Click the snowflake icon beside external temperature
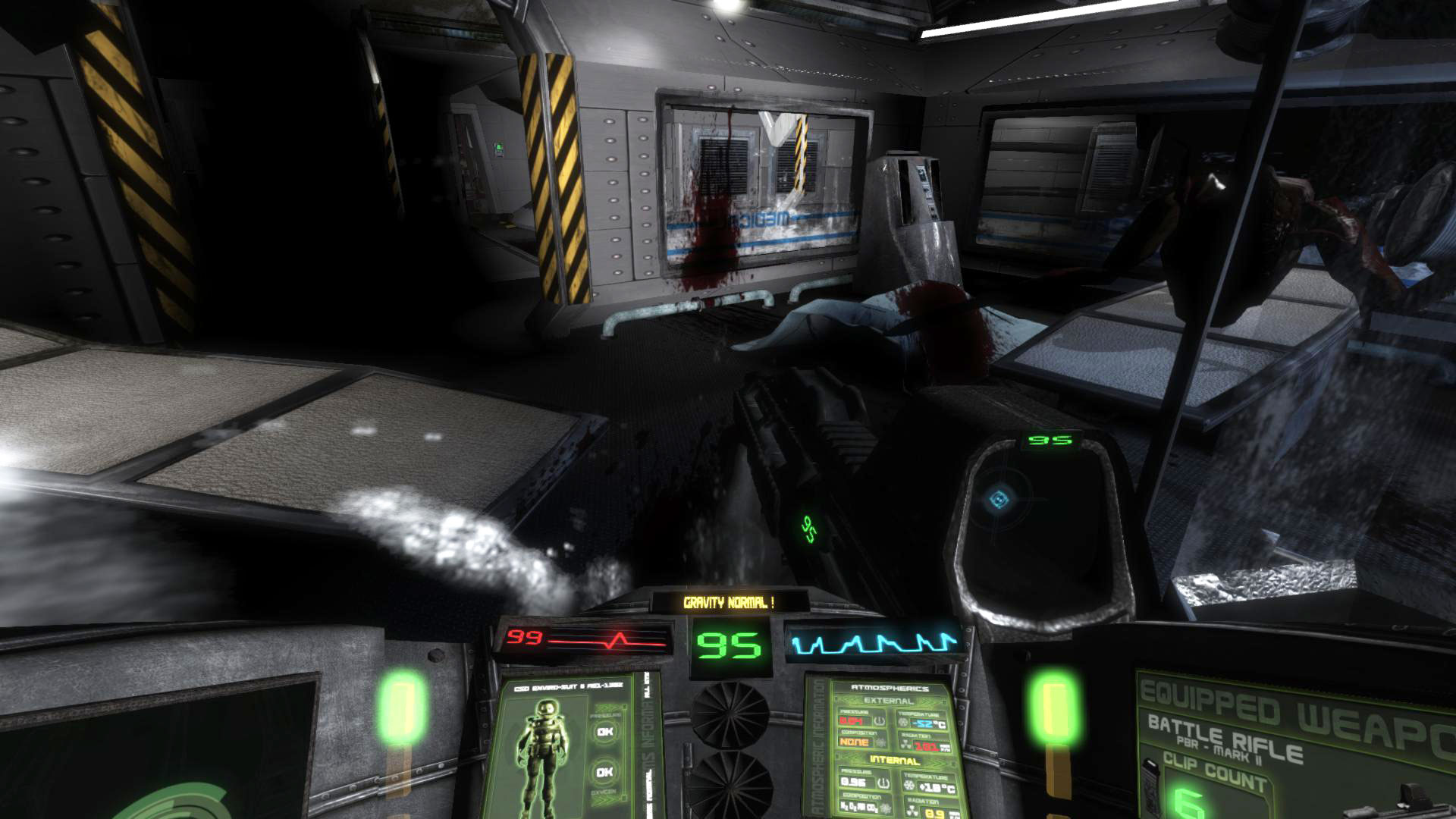 902,723
